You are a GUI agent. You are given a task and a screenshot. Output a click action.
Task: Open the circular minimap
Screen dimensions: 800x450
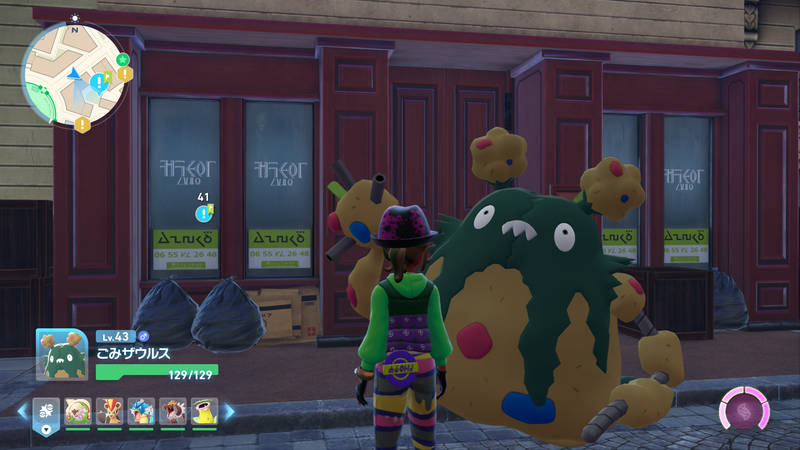75,74
